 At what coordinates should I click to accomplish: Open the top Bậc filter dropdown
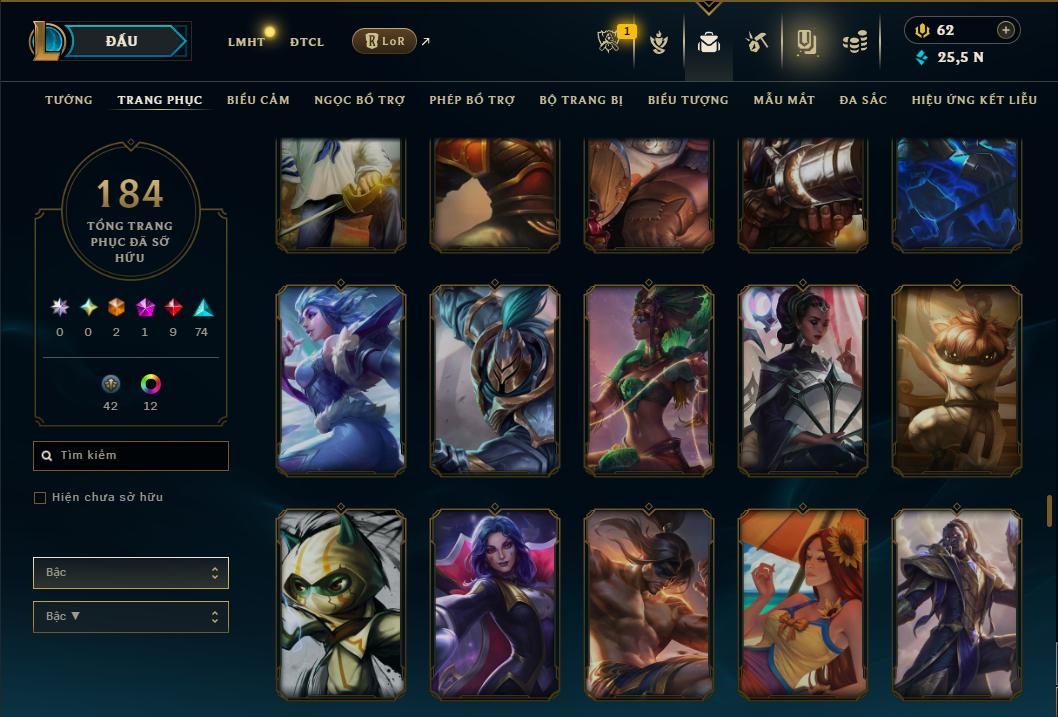click(131, 573)
